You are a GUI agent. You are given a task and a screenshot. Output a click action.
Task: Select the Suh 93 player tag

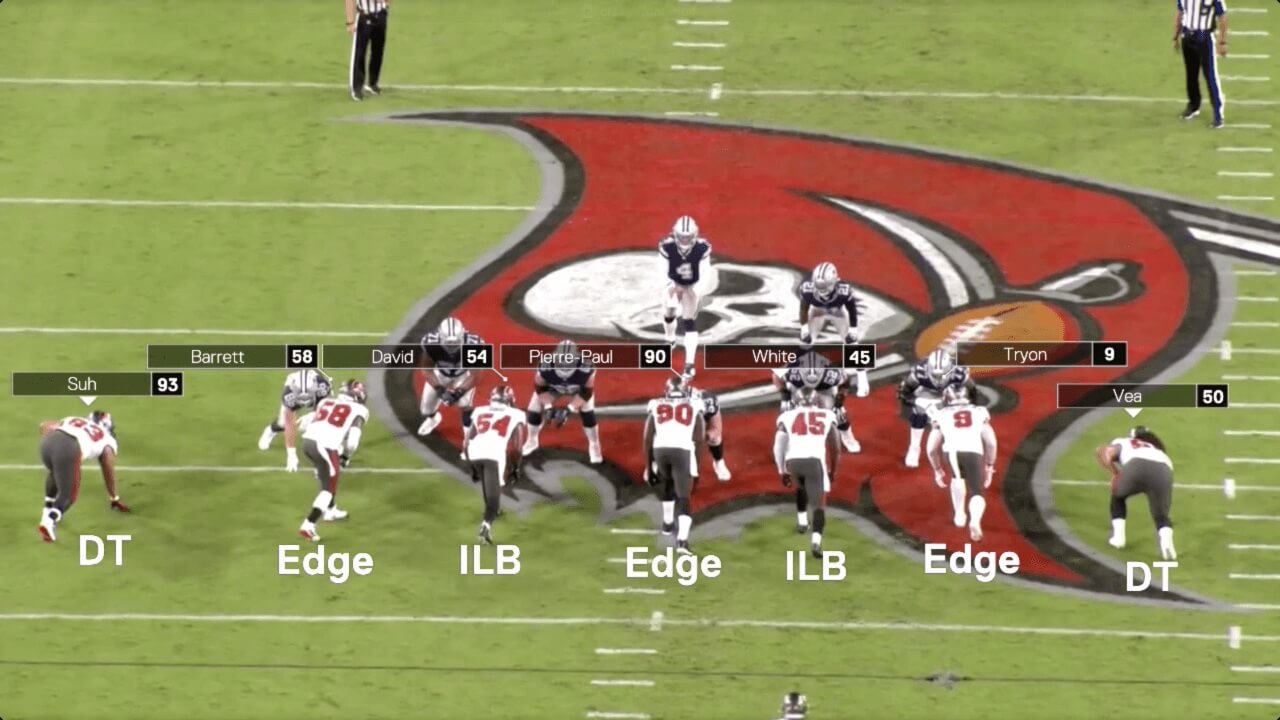pos(97,384)
